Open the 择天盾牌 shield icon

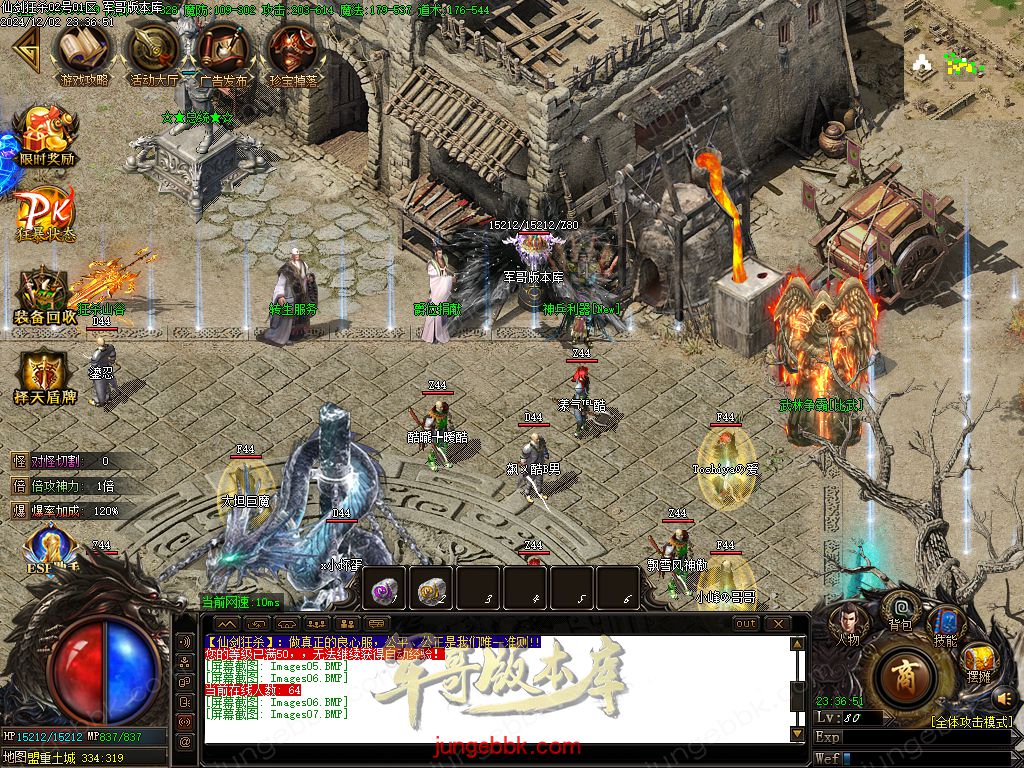click(x=44, y=376)
